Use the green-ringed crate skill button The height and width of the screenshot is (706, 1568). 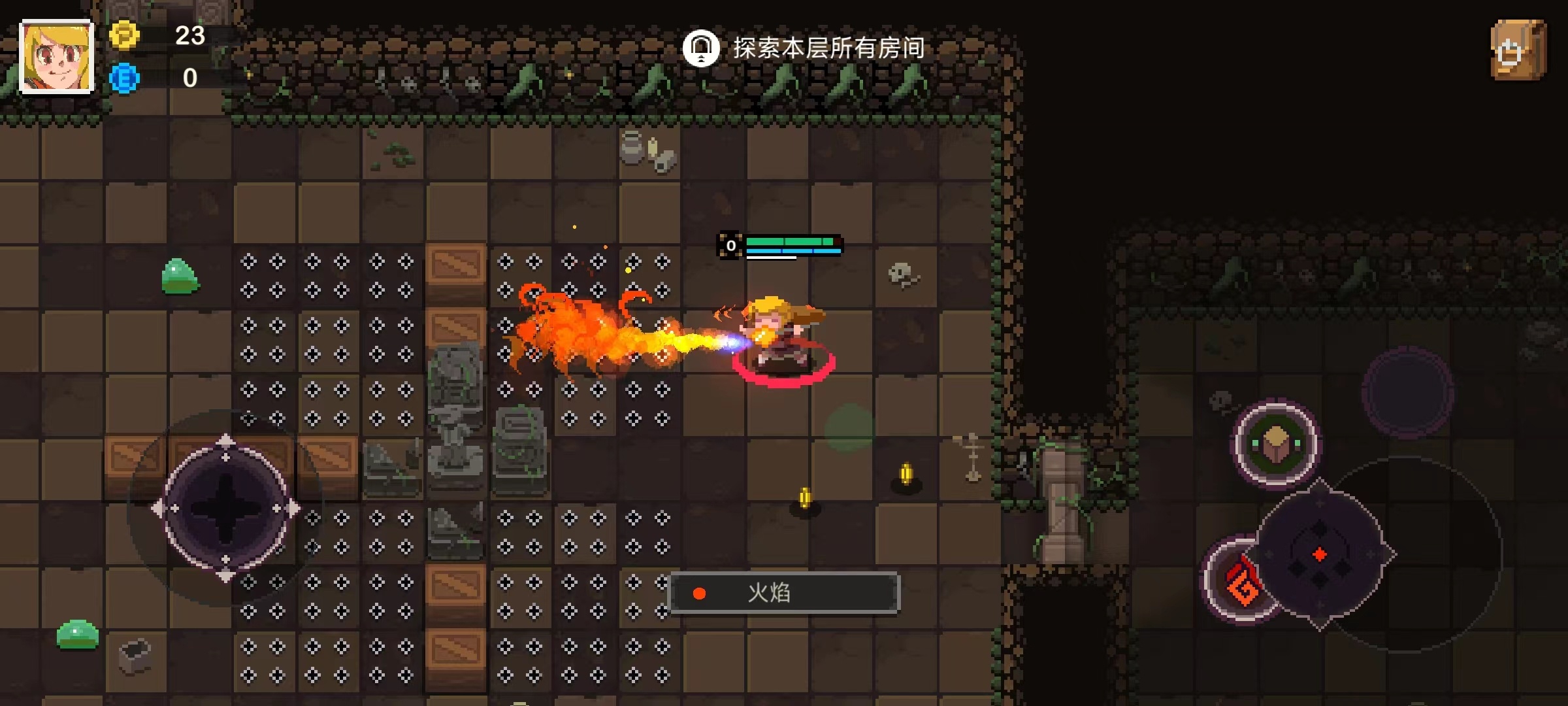point(1275,444)
